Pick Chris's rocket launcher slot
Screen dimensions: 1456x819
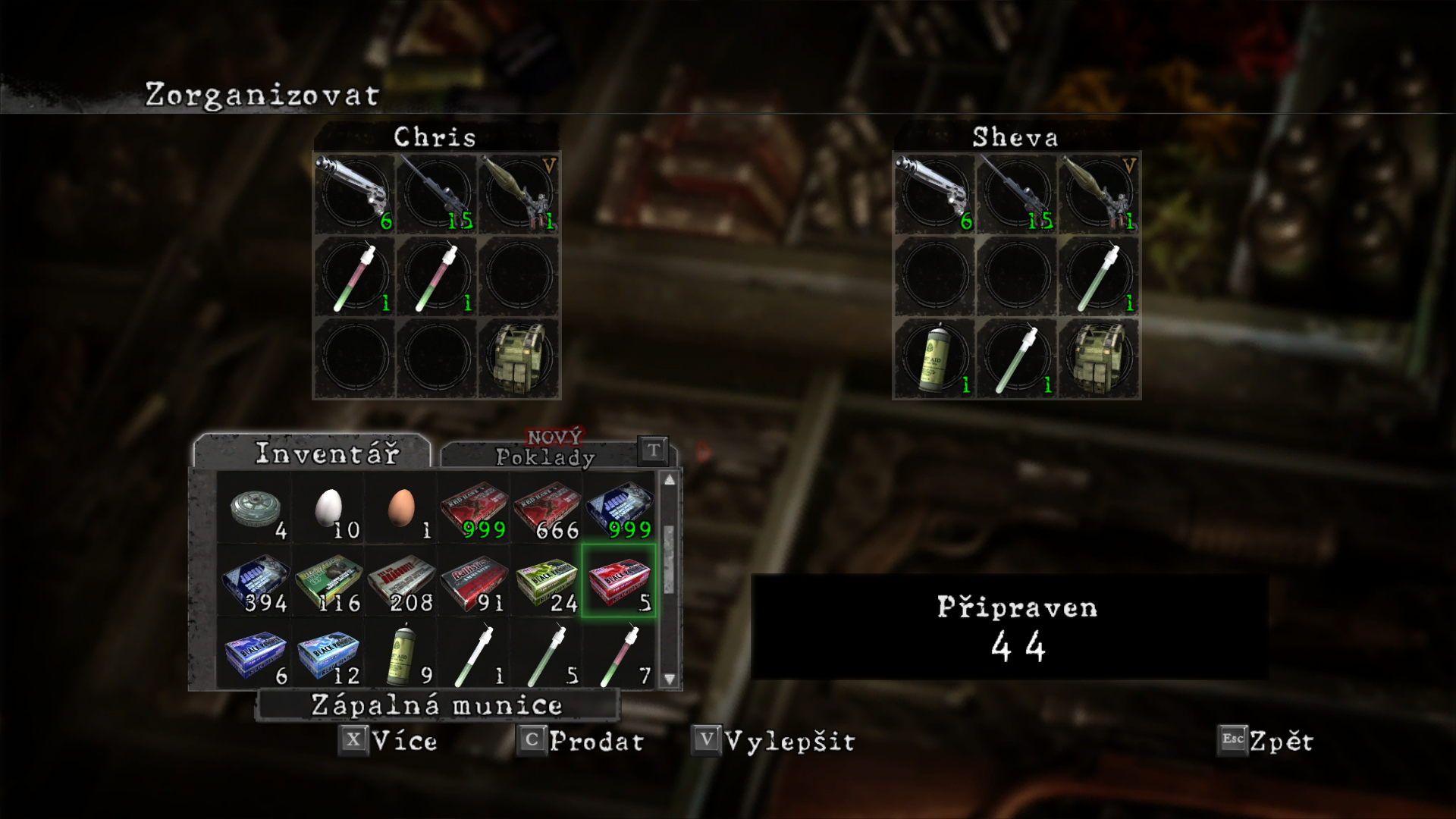519,194
